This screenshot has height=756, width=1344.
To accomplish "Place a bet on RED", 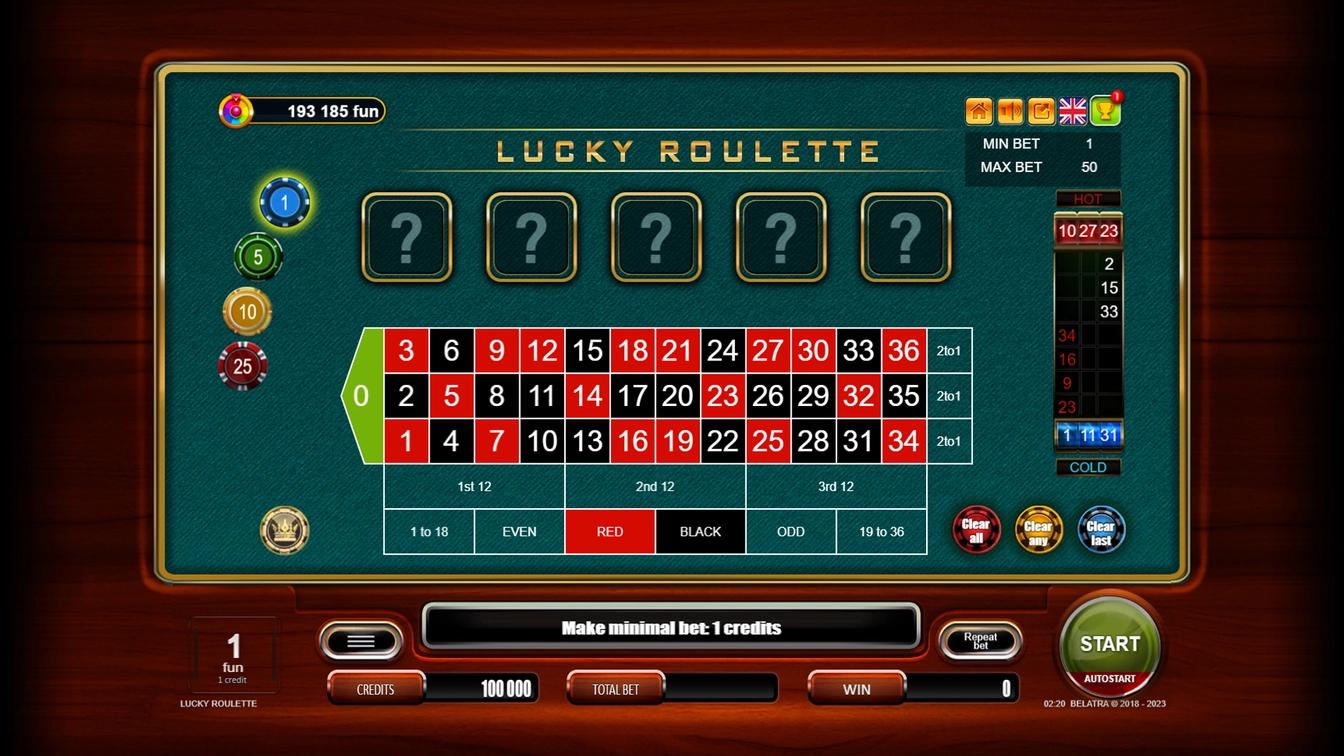I will [x=609, y=531].
